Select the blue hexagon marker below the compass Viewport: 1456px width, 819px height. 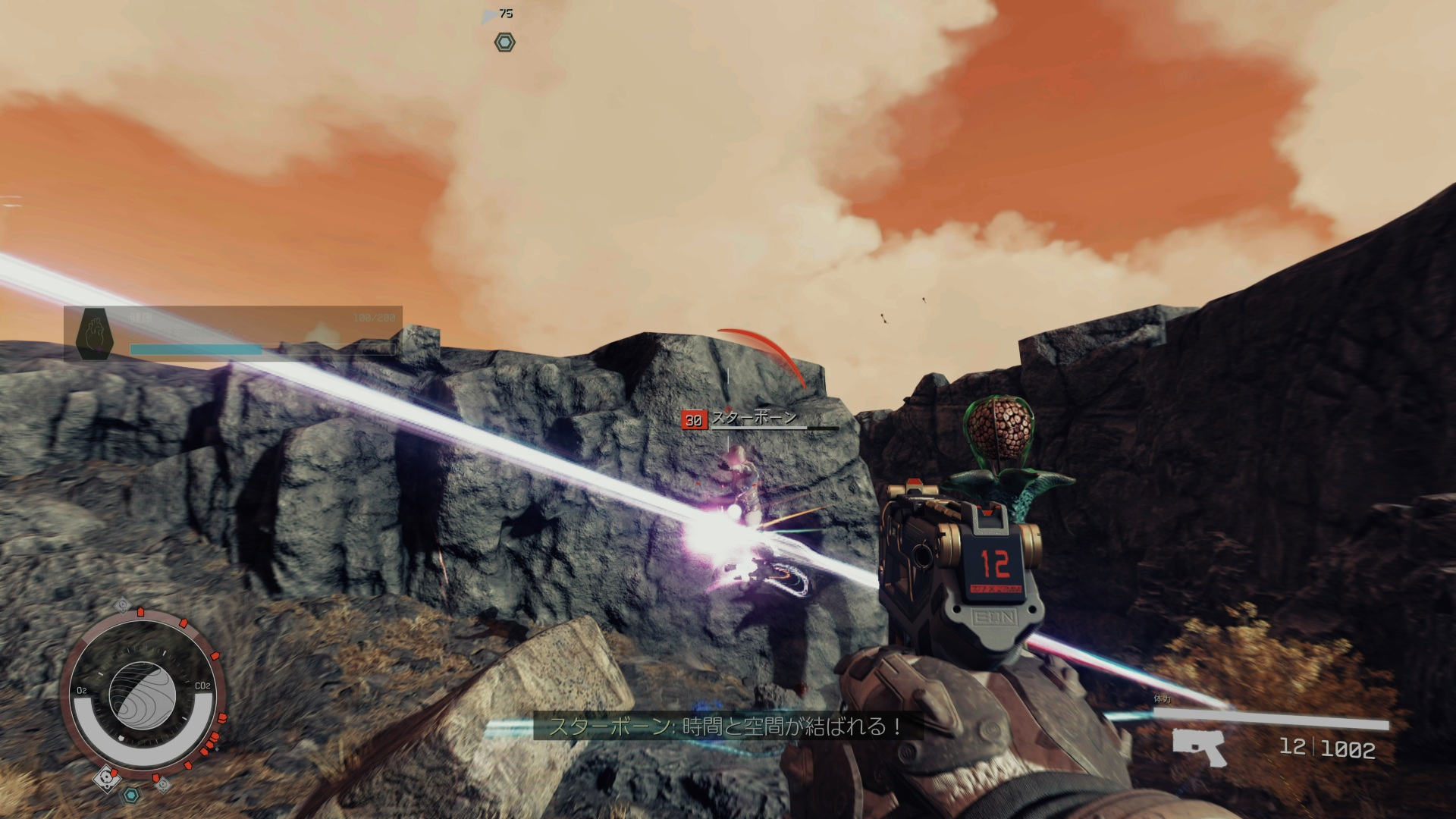[131, 795]
